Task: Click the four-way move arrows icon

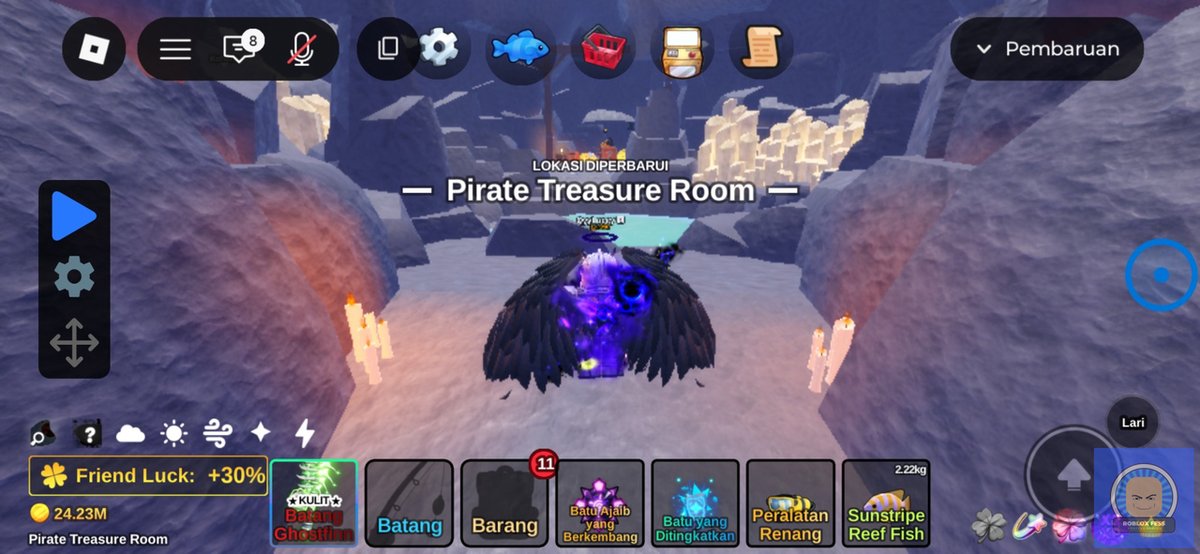Action: pos(74,343)
